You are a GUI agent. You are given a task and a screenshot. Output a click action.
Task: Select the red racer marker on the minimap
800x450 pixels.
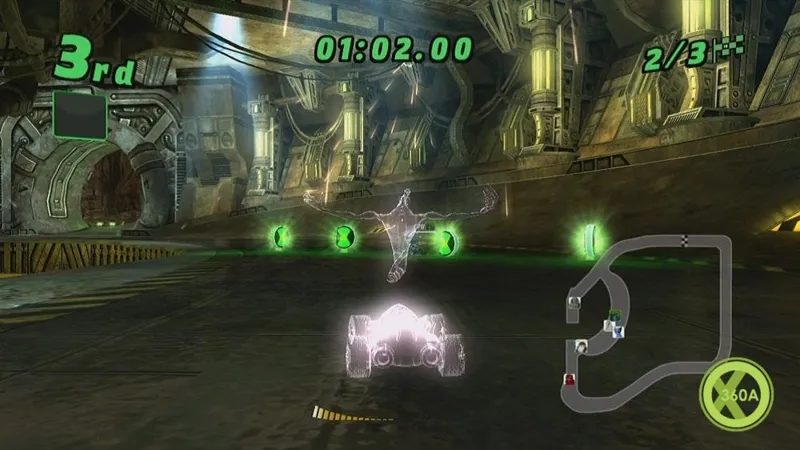click(x=571, y=378)
